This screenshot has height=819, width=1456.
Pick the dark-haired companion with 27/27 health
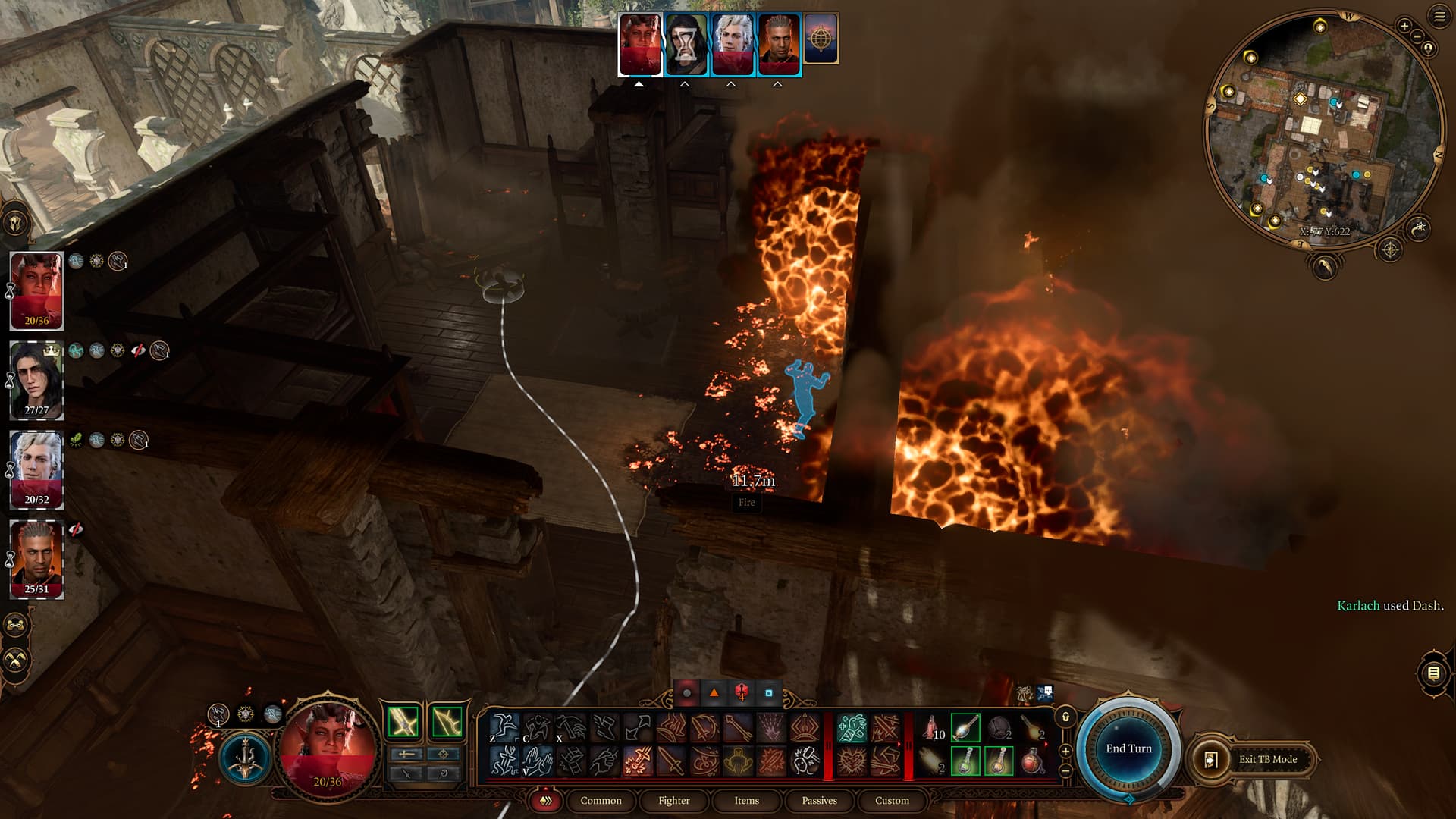[x=36, y=380]
